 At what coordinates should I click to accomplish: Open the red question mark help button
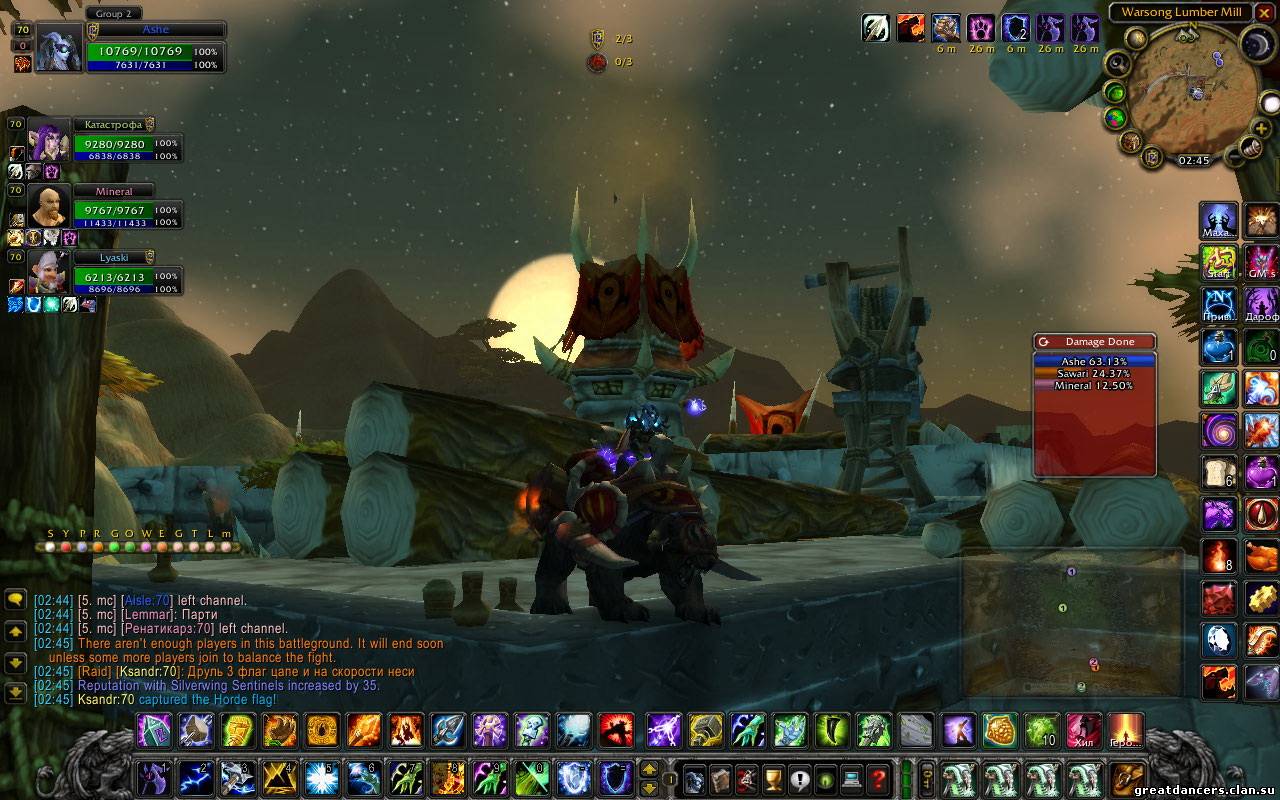(878, 778)
